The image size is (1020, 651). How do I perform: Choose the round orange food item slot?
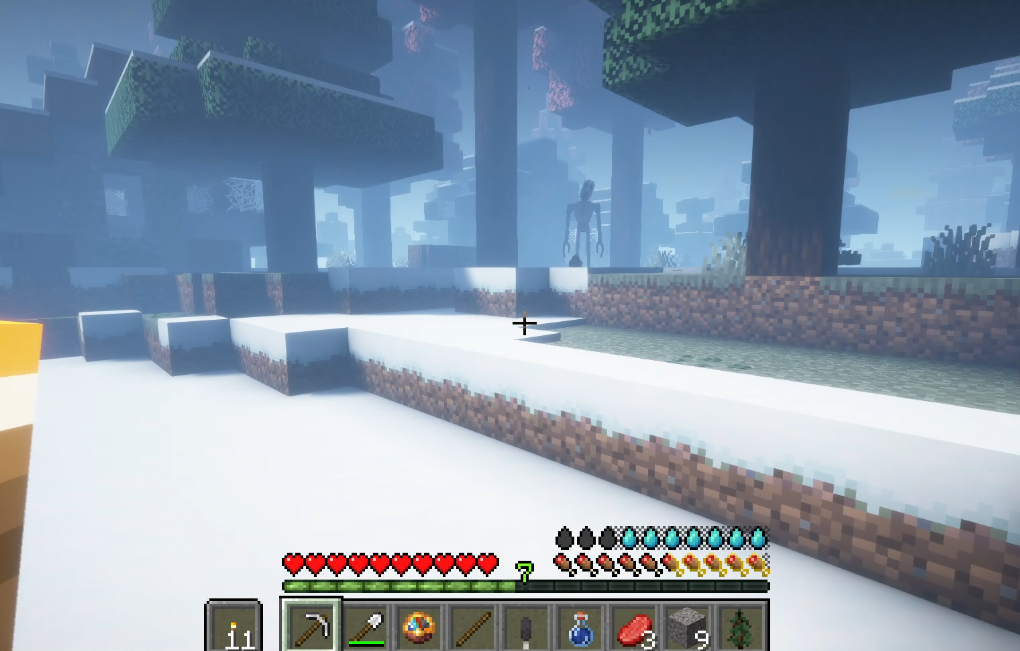tap(419, 627)
